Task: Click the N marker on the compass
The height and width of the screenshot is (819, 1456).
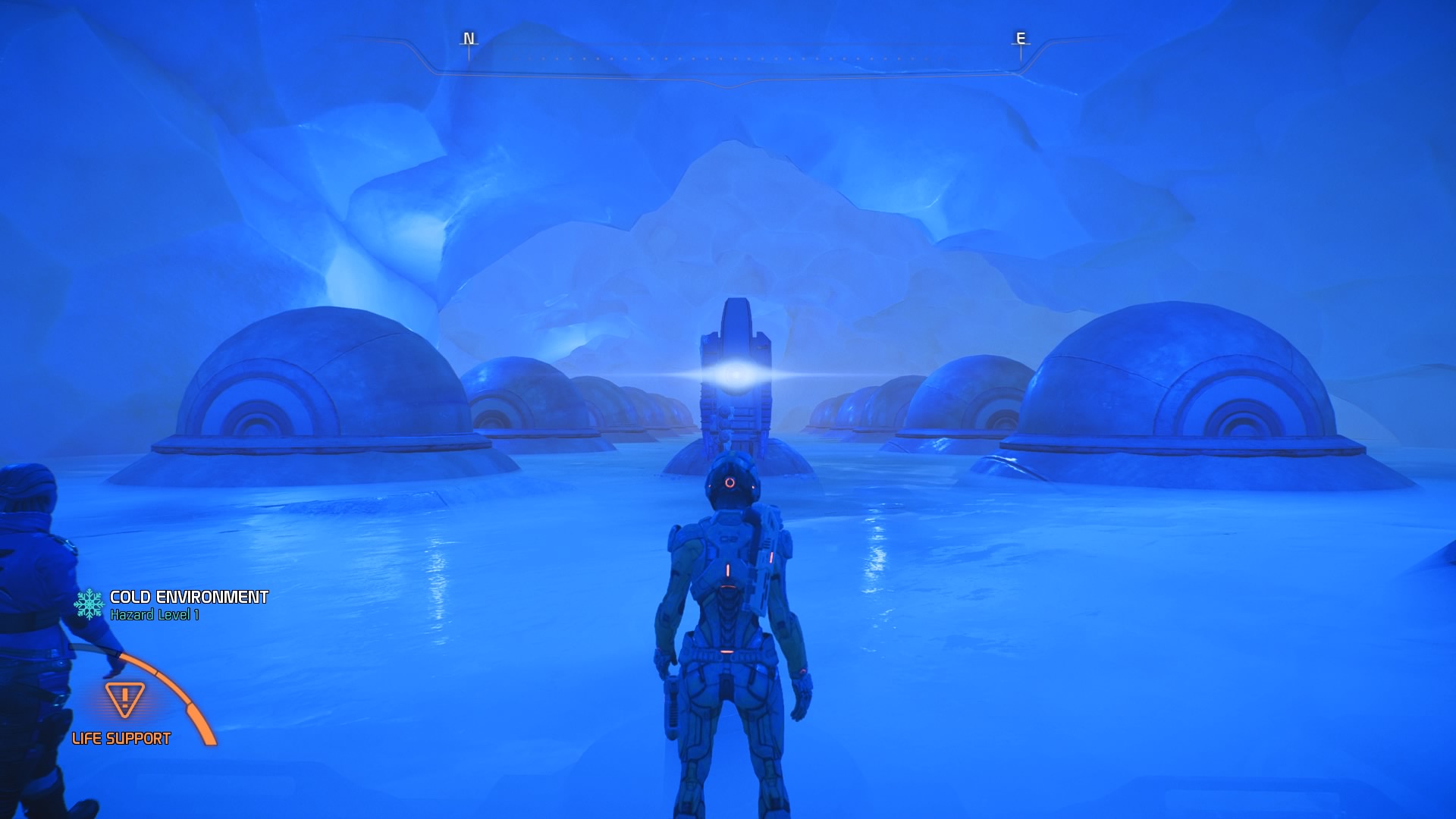Action: click(x=467, y=39)
